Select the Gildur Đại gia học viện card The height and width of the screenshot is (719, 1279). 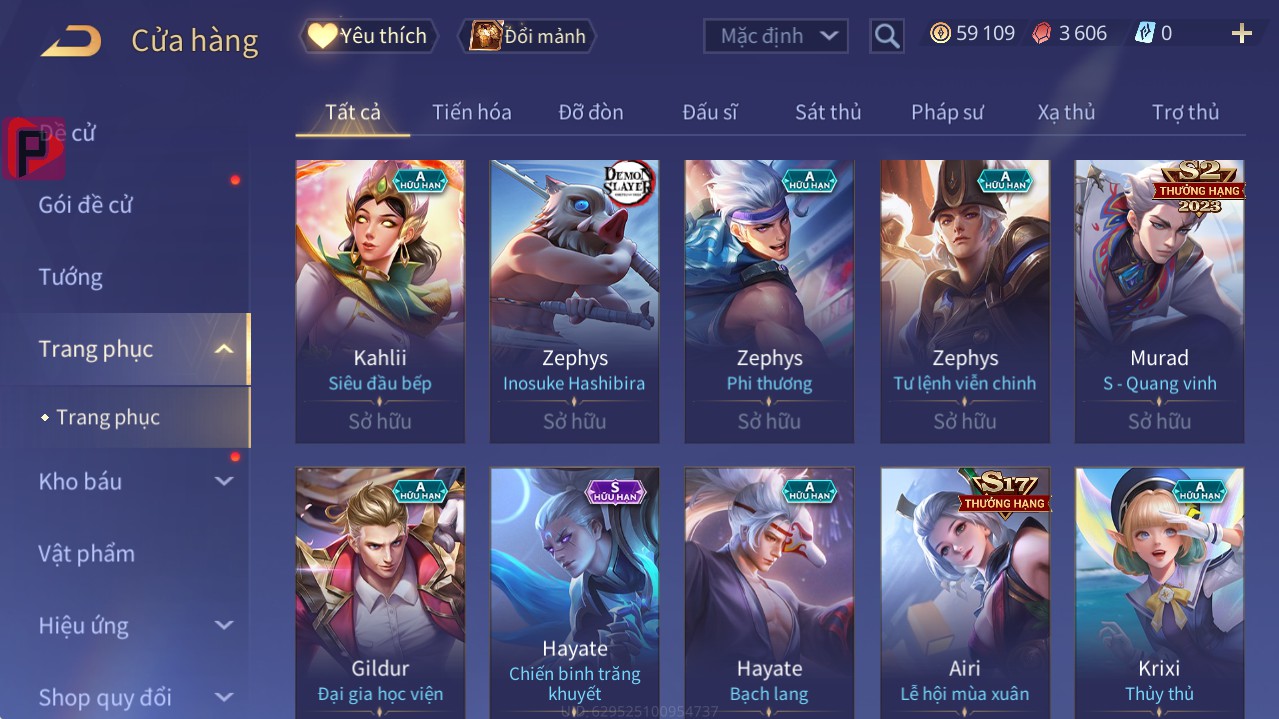pos(380,592)
